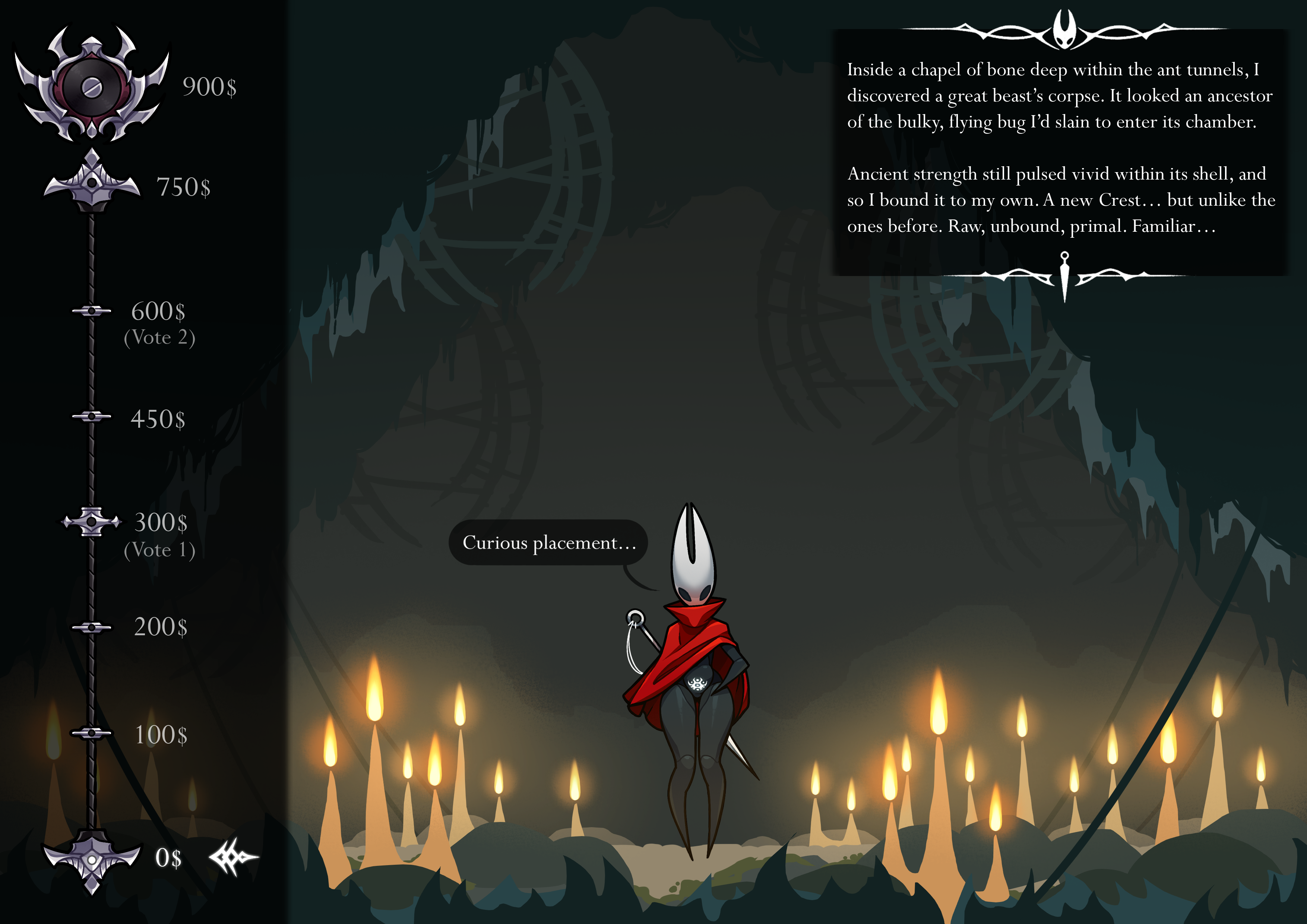Select the 100$ milestone node
1307x924 pixels.
coord(92,733)
